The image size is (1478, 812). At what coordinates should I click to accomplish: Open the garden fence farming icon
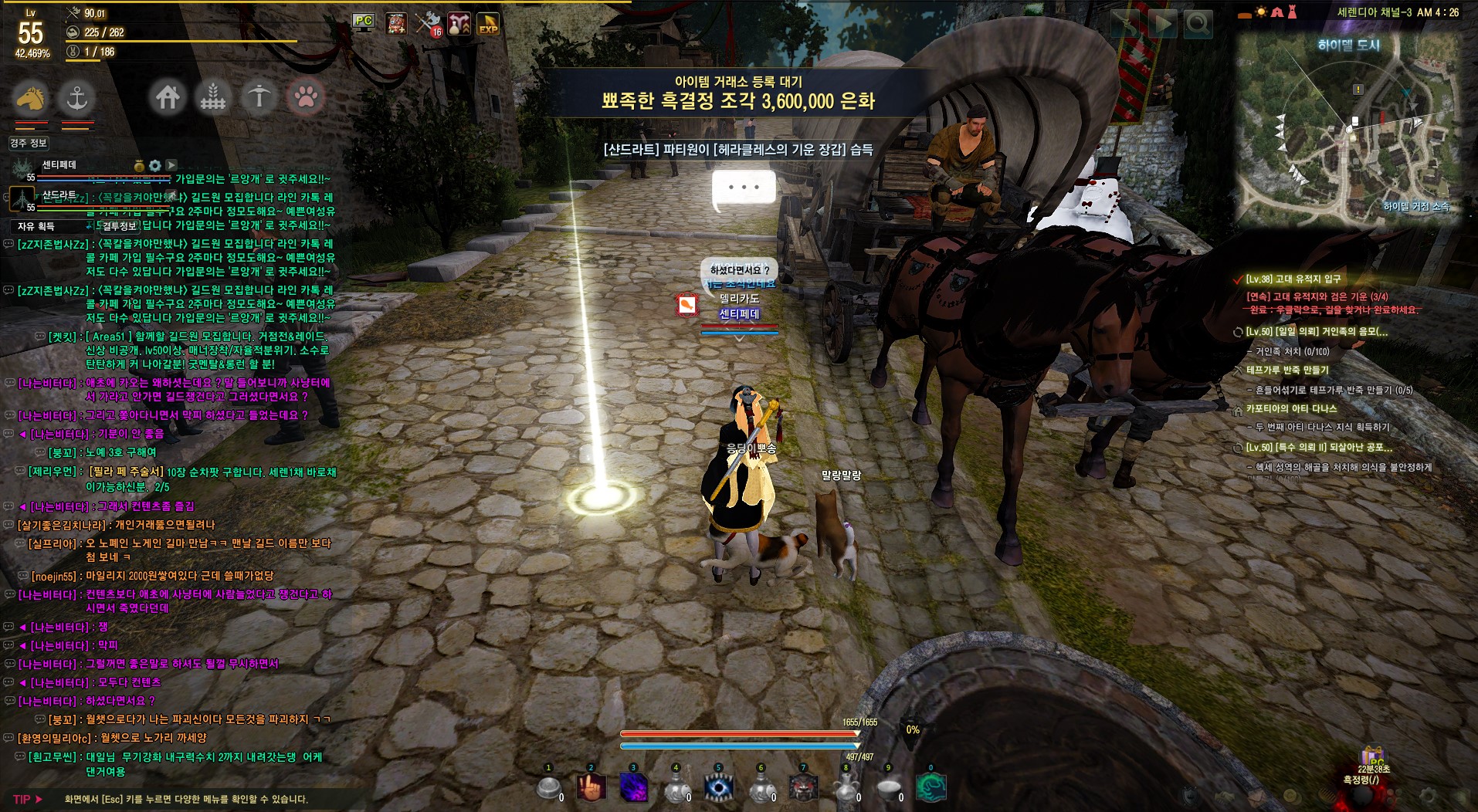[213, 97]
